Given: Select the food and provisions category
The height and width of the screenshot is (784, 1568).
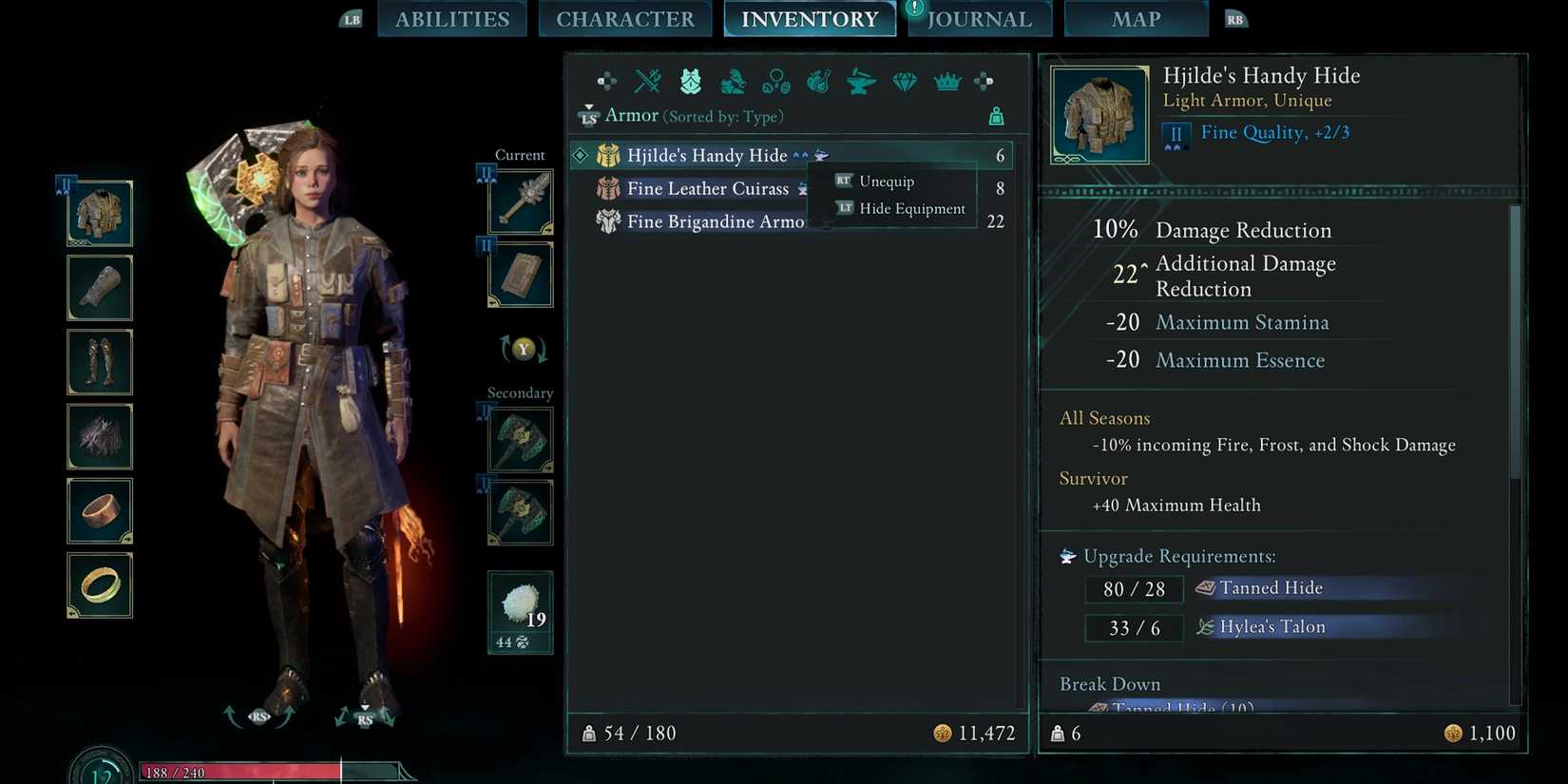Looking at the screenshot, I should [x=819, y=82].
